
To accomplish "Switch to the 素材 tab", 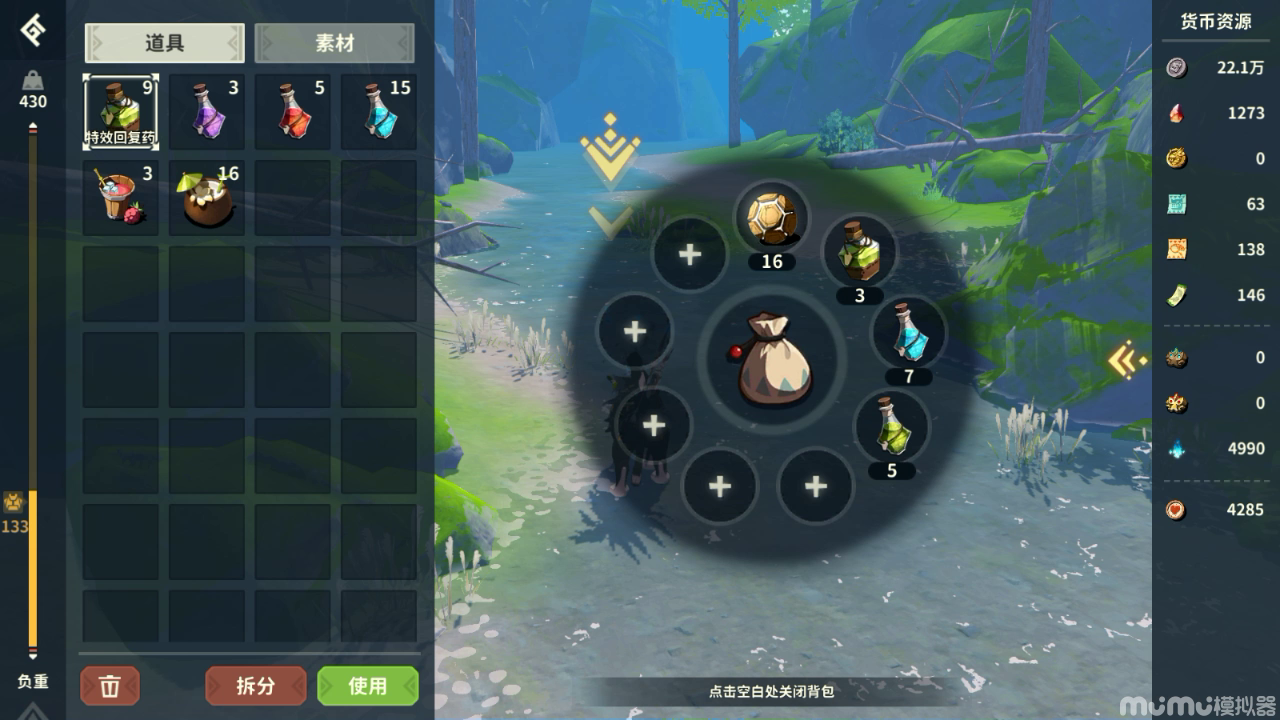I will coord(334,43).
